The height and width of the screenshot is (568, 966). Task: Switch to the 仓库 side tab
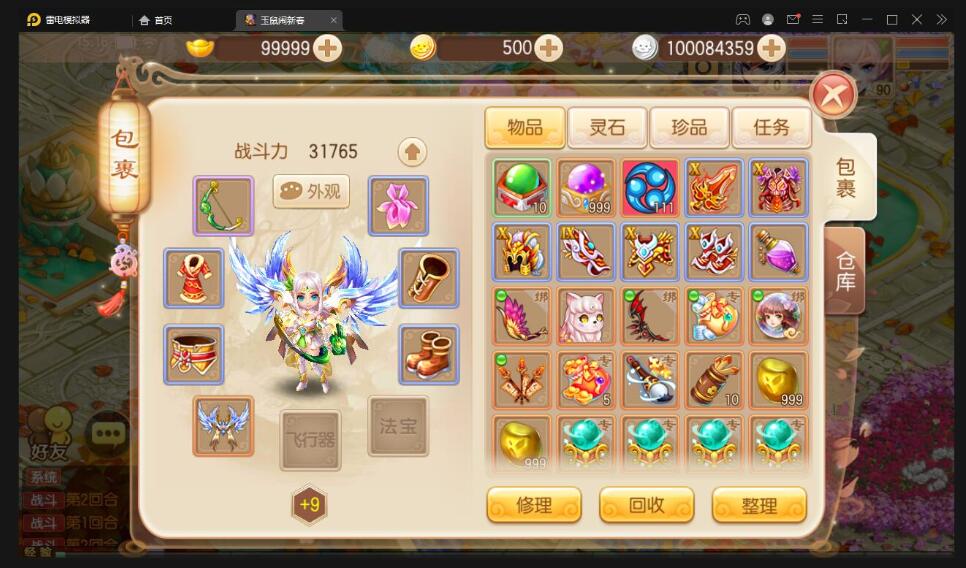pyautogui.click(x=845, y=270)
